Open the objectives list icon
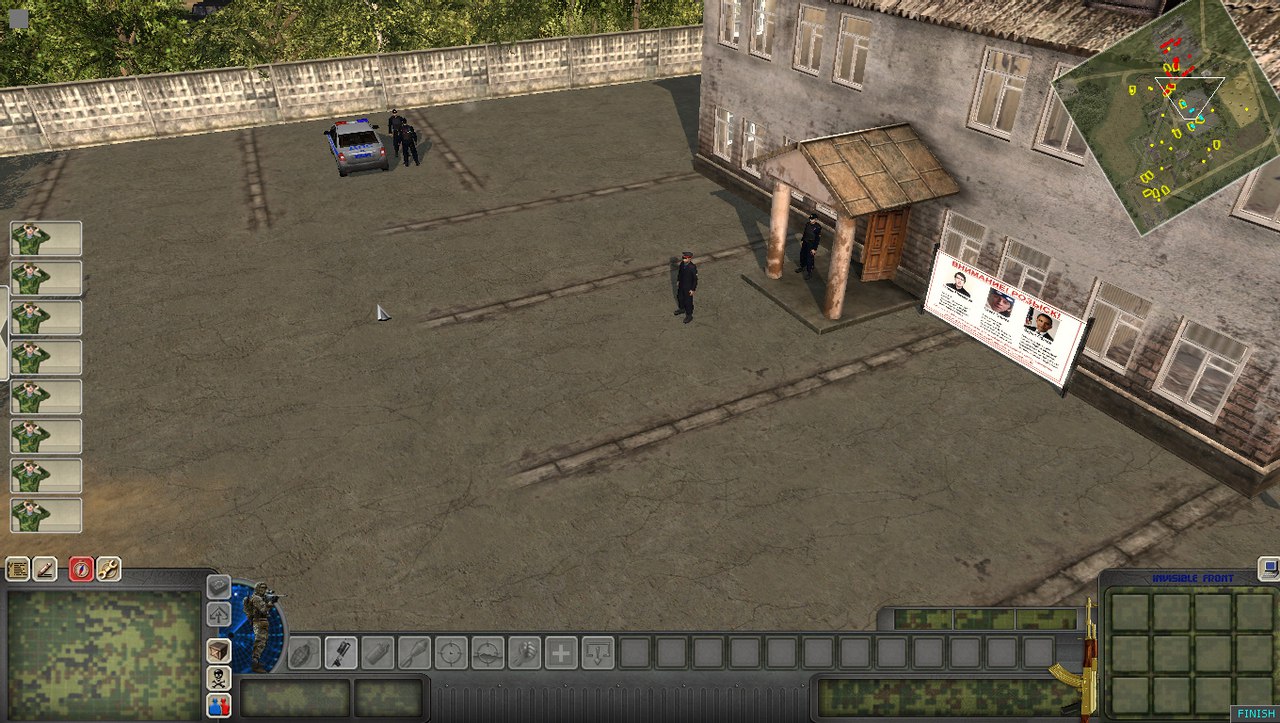 [x=18, y=570]
